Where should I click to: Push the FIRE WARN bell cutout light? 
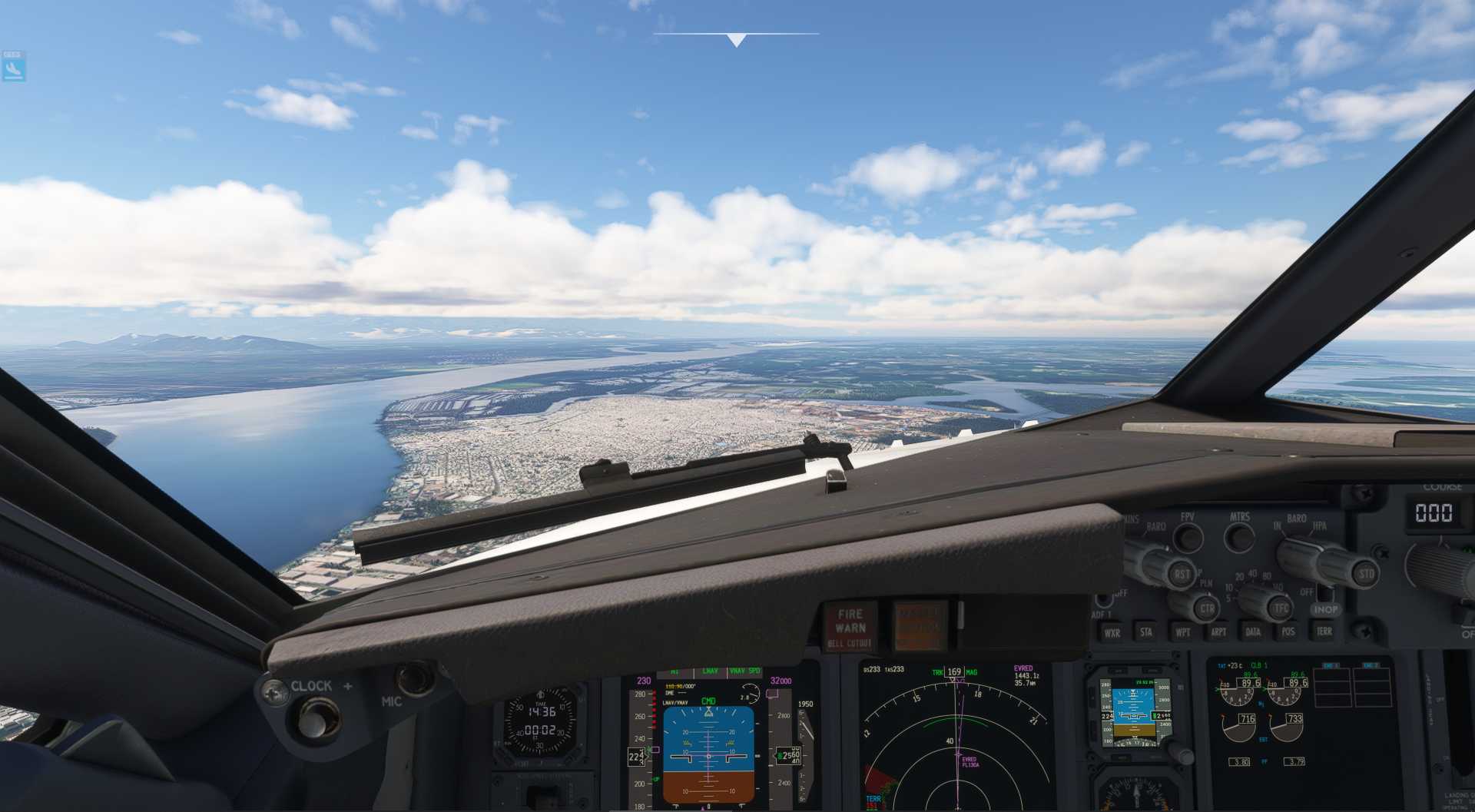(x=850, y=627)
